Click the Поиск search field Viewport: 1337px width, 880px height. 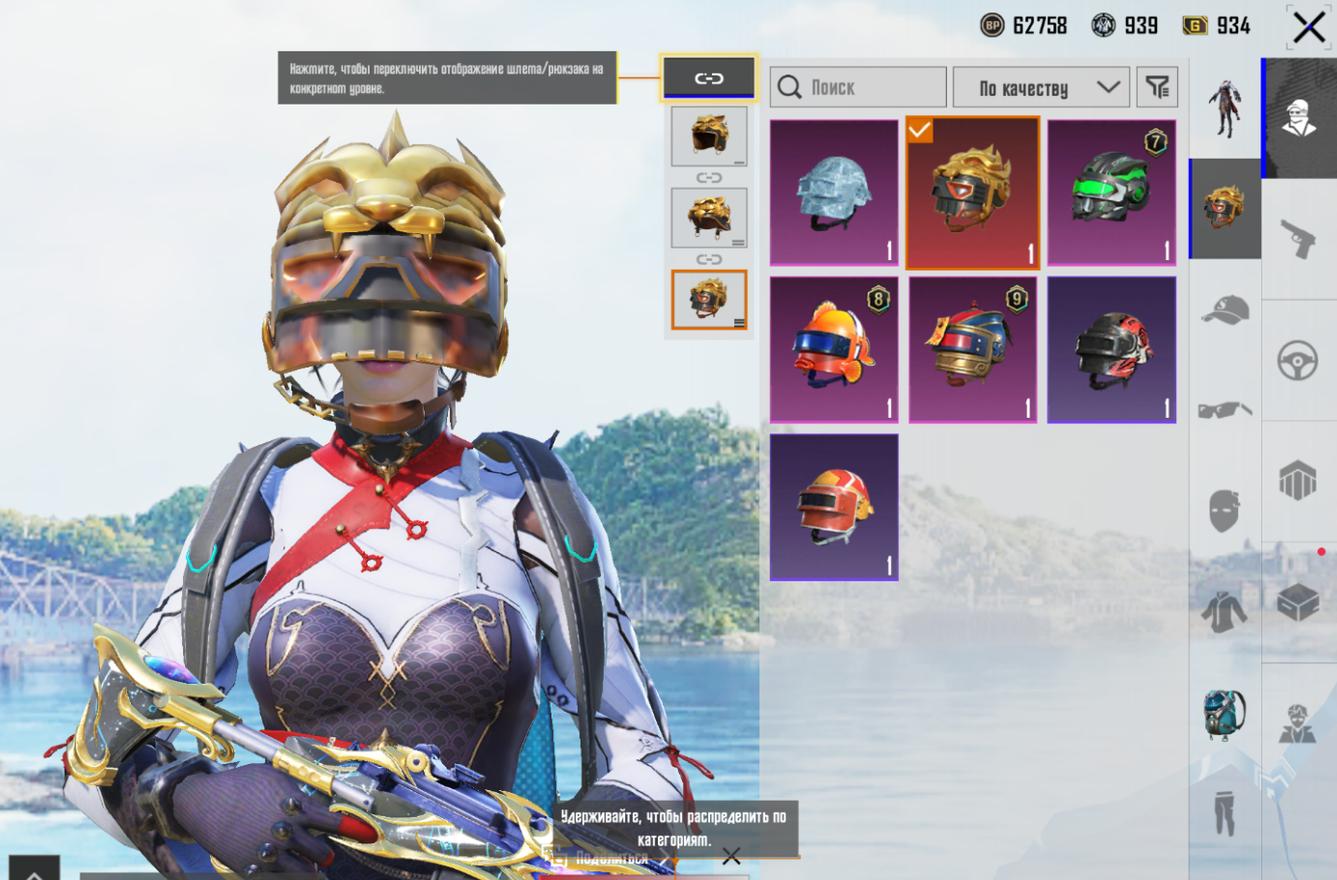pos(858,88)
